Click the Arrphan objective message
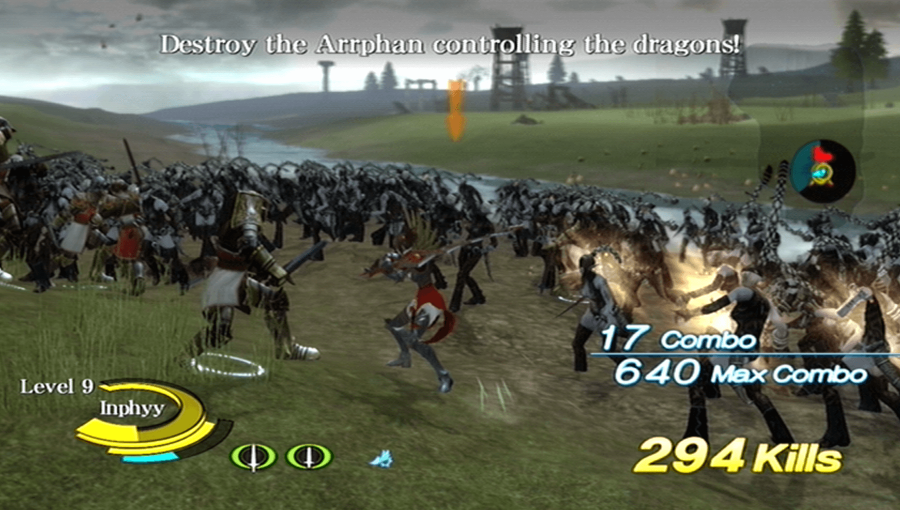The image size is (900, 510). 450,45
